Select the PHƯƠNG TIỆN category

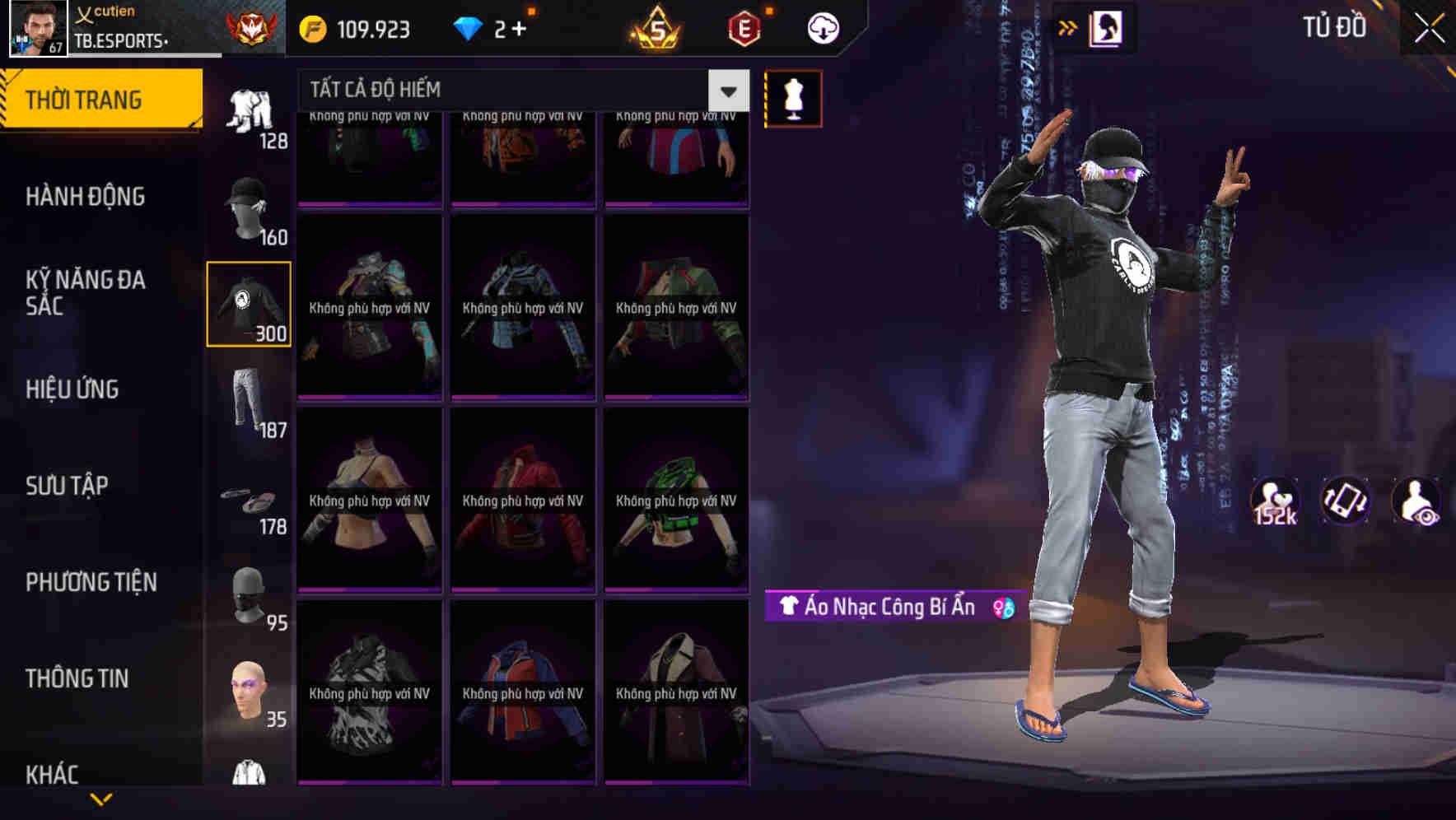coord(91,581)
